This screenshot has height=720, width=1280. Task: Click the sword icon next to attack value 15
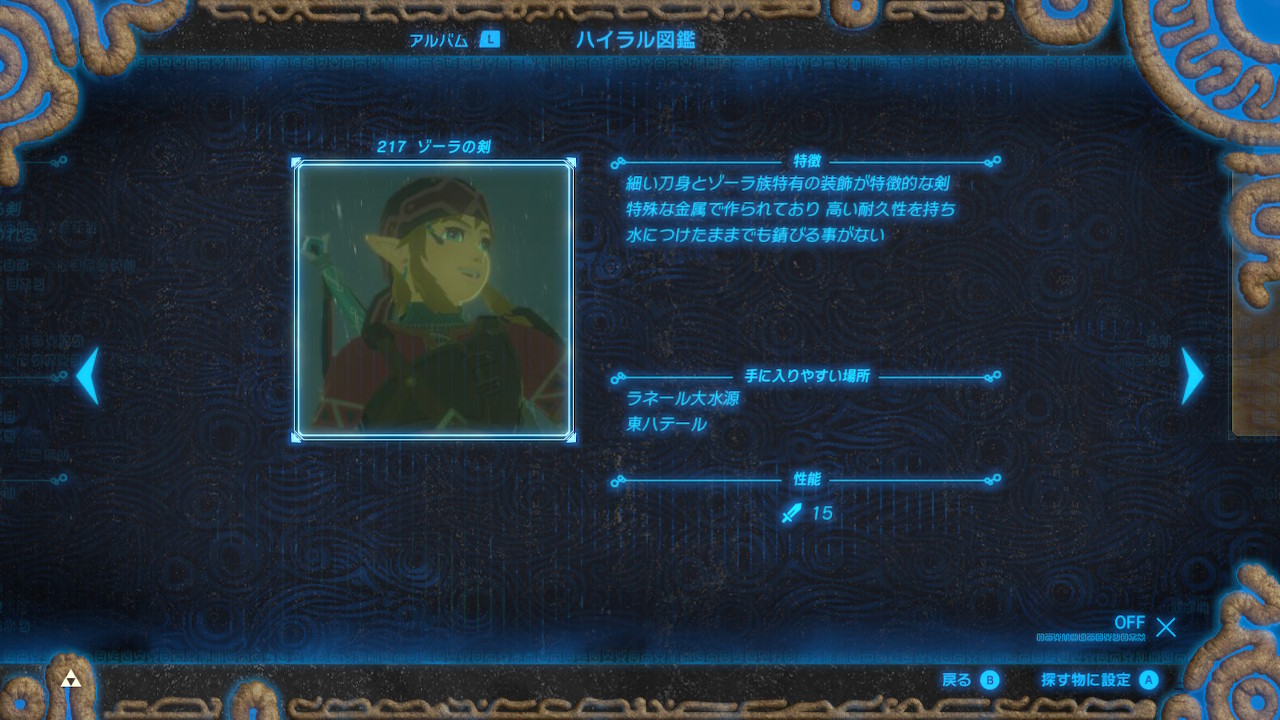click(x=790, y=513)
